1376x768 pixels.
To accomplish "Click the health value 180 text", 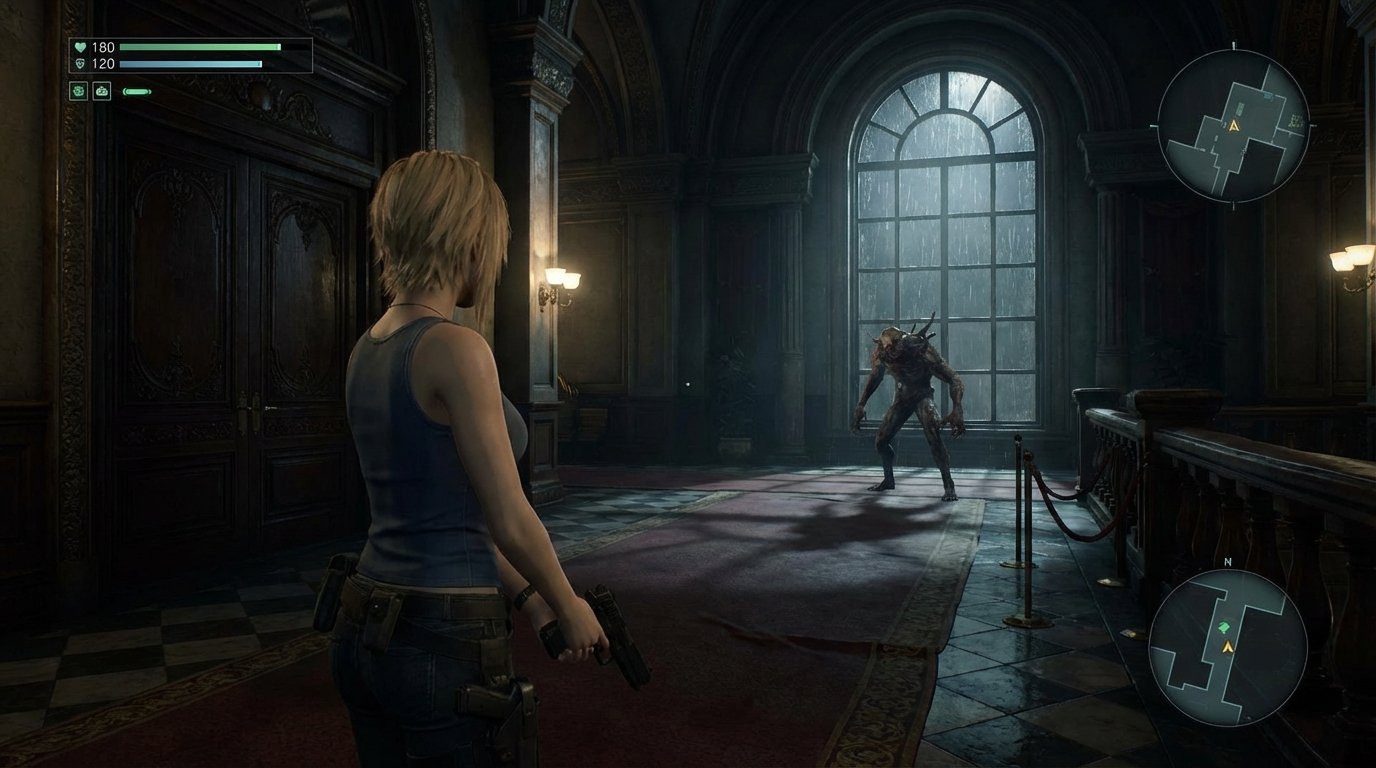I will [104, 46].
